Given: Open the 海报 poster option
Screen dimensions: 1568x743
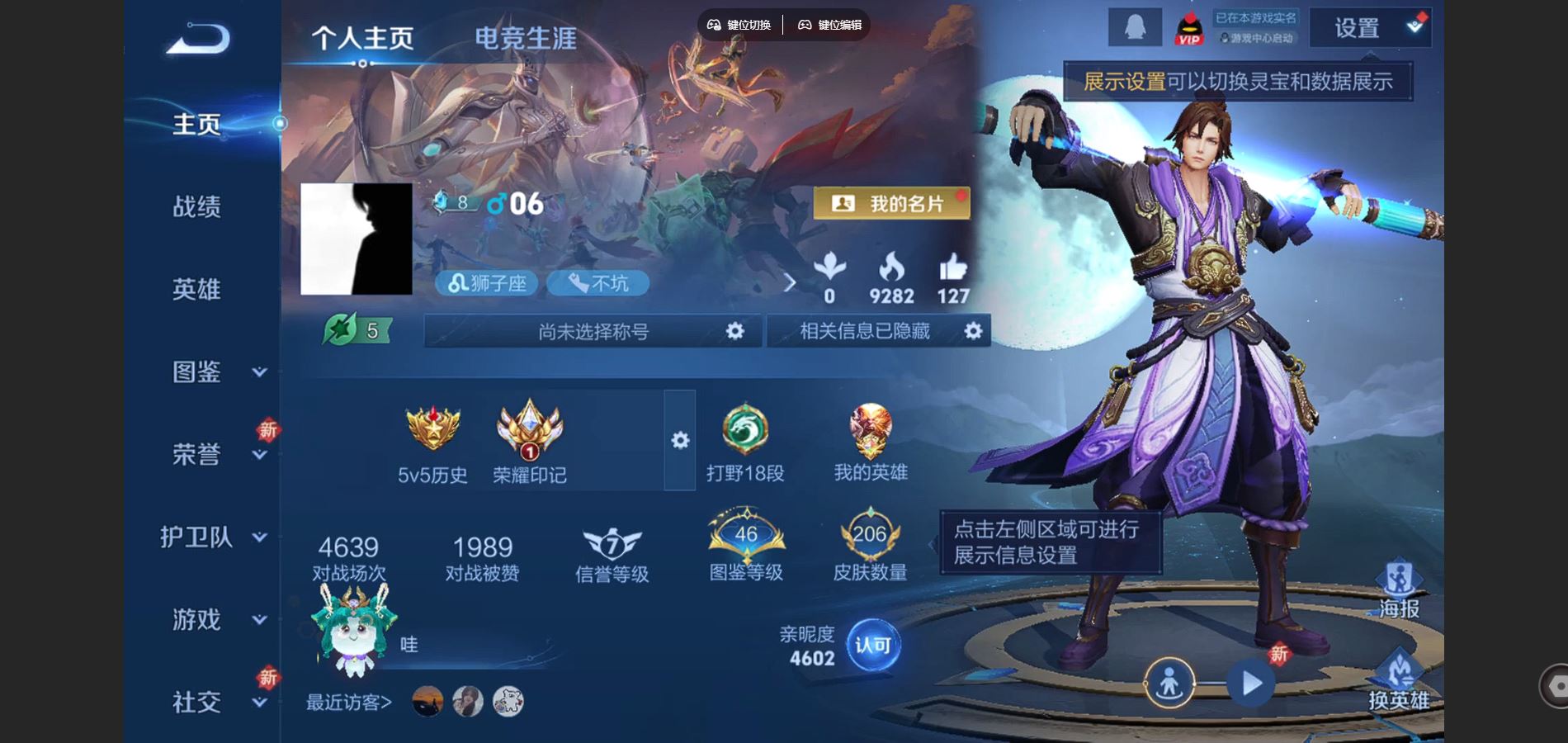Looking at the screenshot, I should click(x=1399, y=589).
